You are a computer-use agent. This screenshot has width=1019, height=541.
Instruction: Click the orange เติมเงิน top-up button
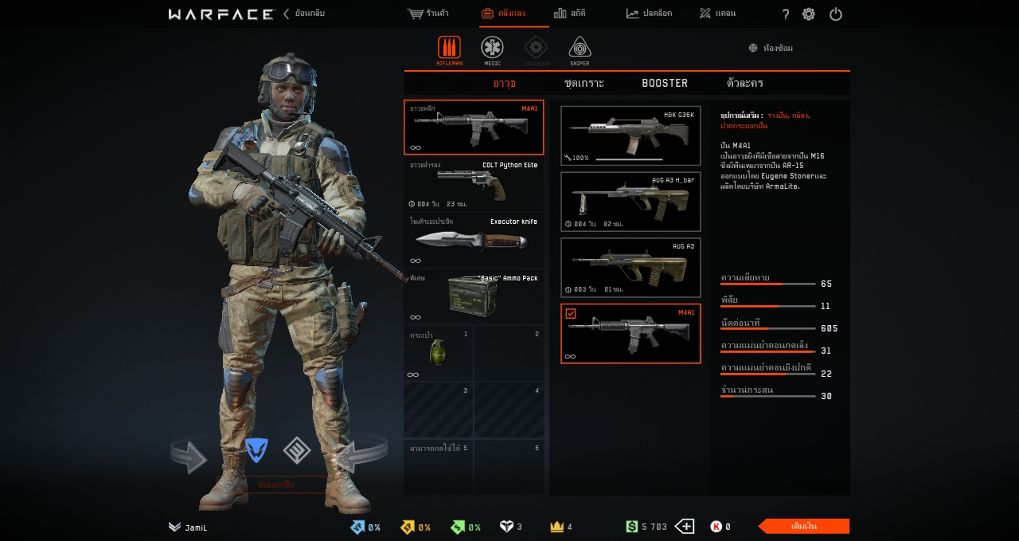coord(803,526)
